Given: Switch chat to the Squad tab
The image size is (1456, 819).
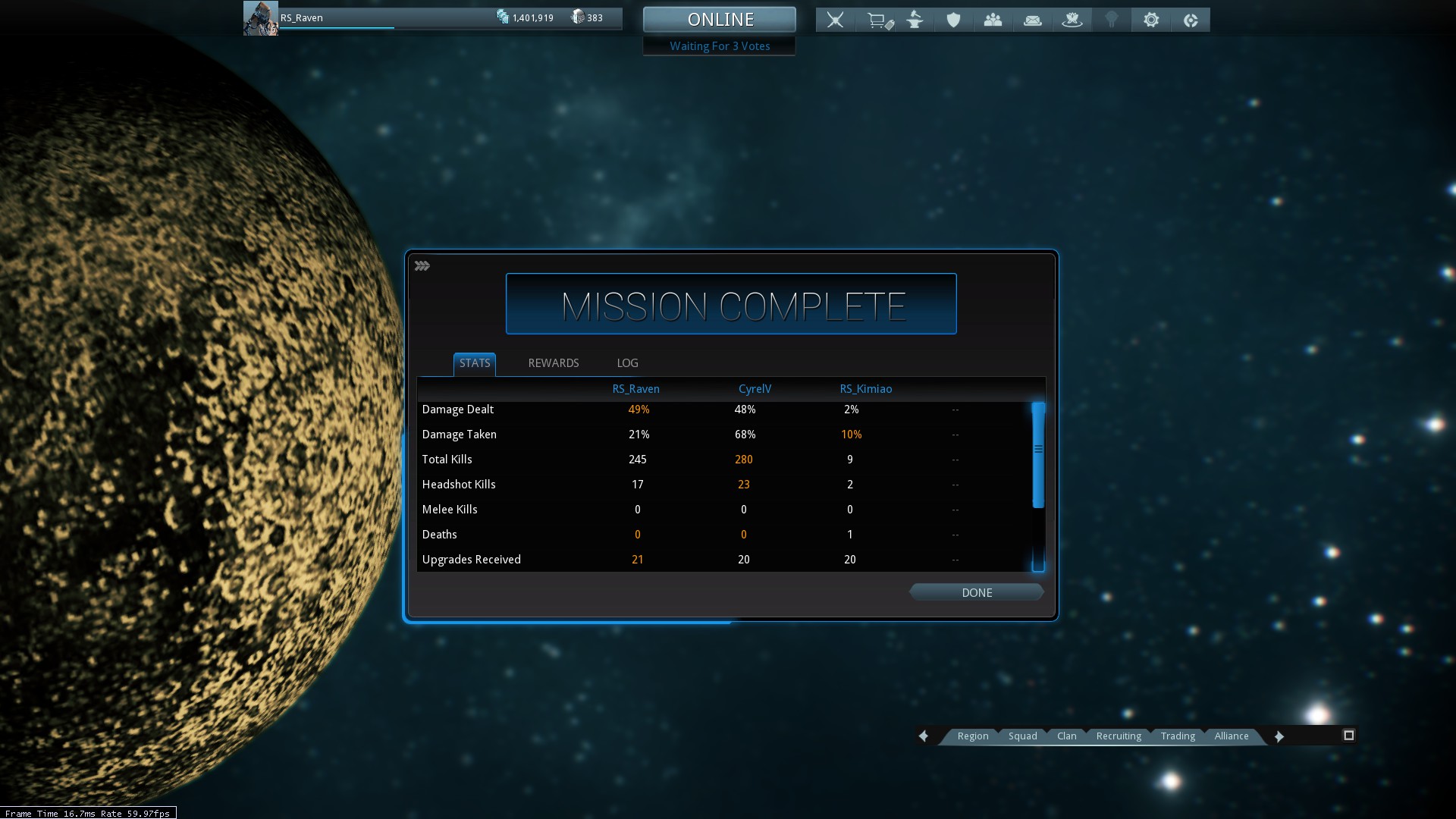Looking at the screenshot, I should 1022,736.
